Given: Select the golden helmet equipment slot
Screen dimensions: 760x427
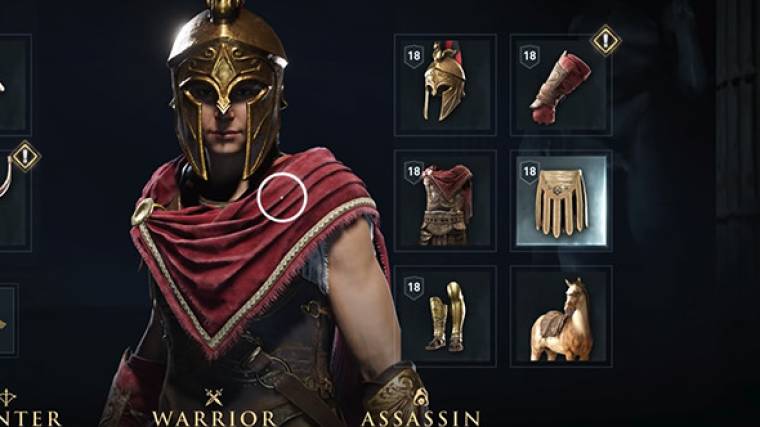Looking at the screenshot, I should (445, 85).
